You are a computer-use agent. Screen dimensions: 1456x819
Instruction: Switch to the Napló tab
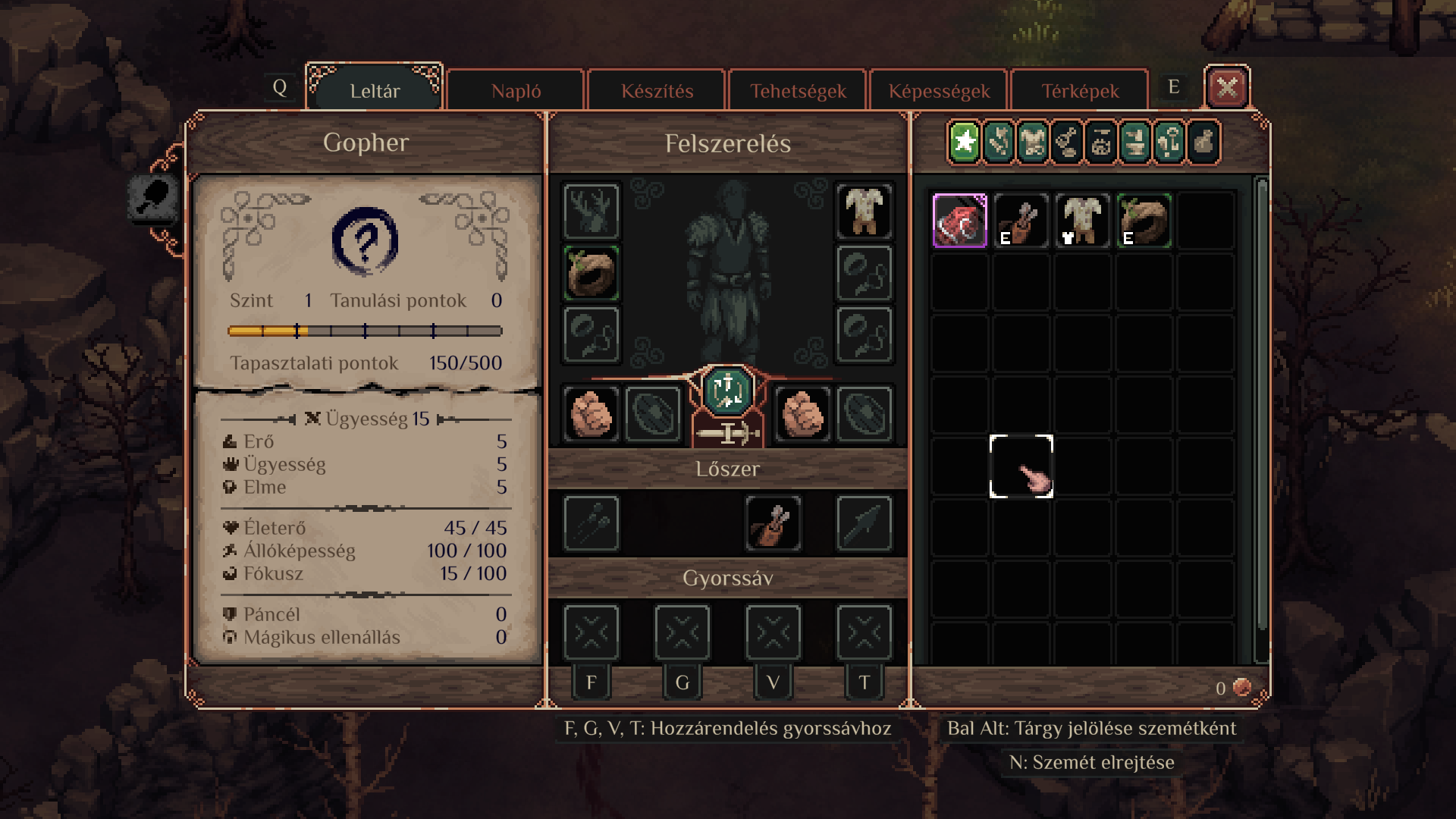[x=516, y=91]
